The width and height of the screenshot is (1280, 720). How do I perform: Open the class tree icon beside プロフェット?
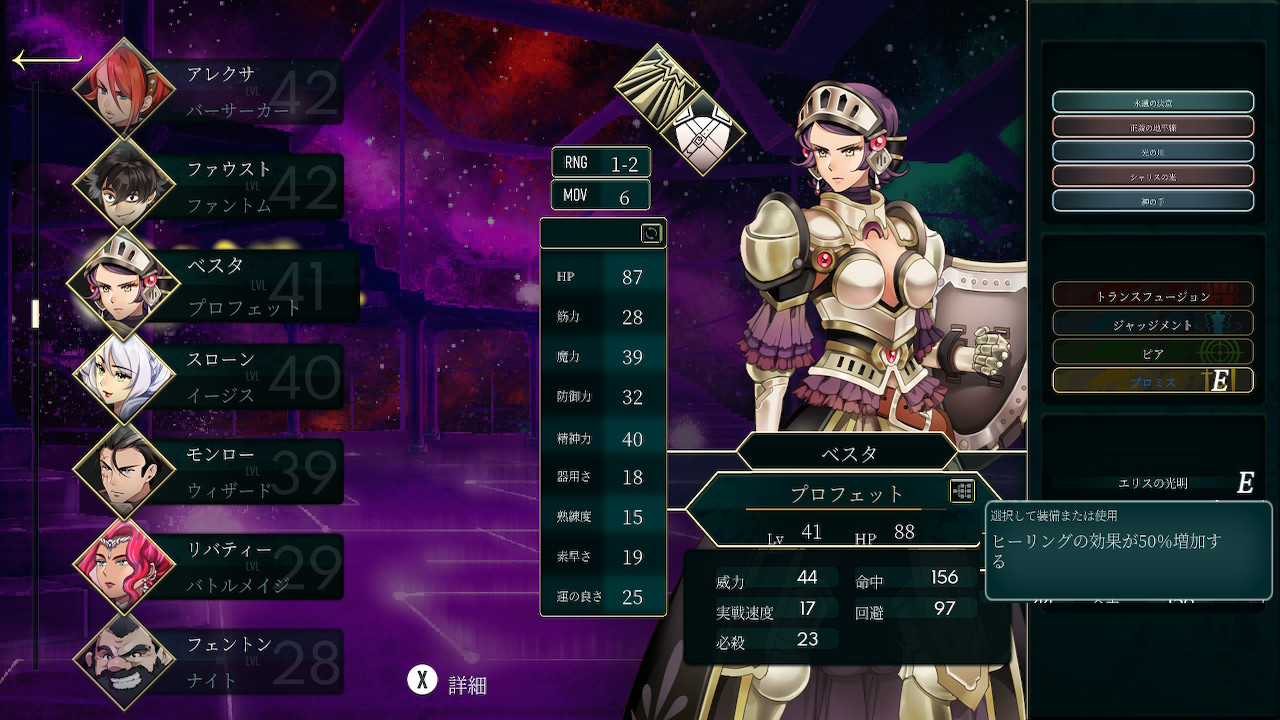coord(962,491)
